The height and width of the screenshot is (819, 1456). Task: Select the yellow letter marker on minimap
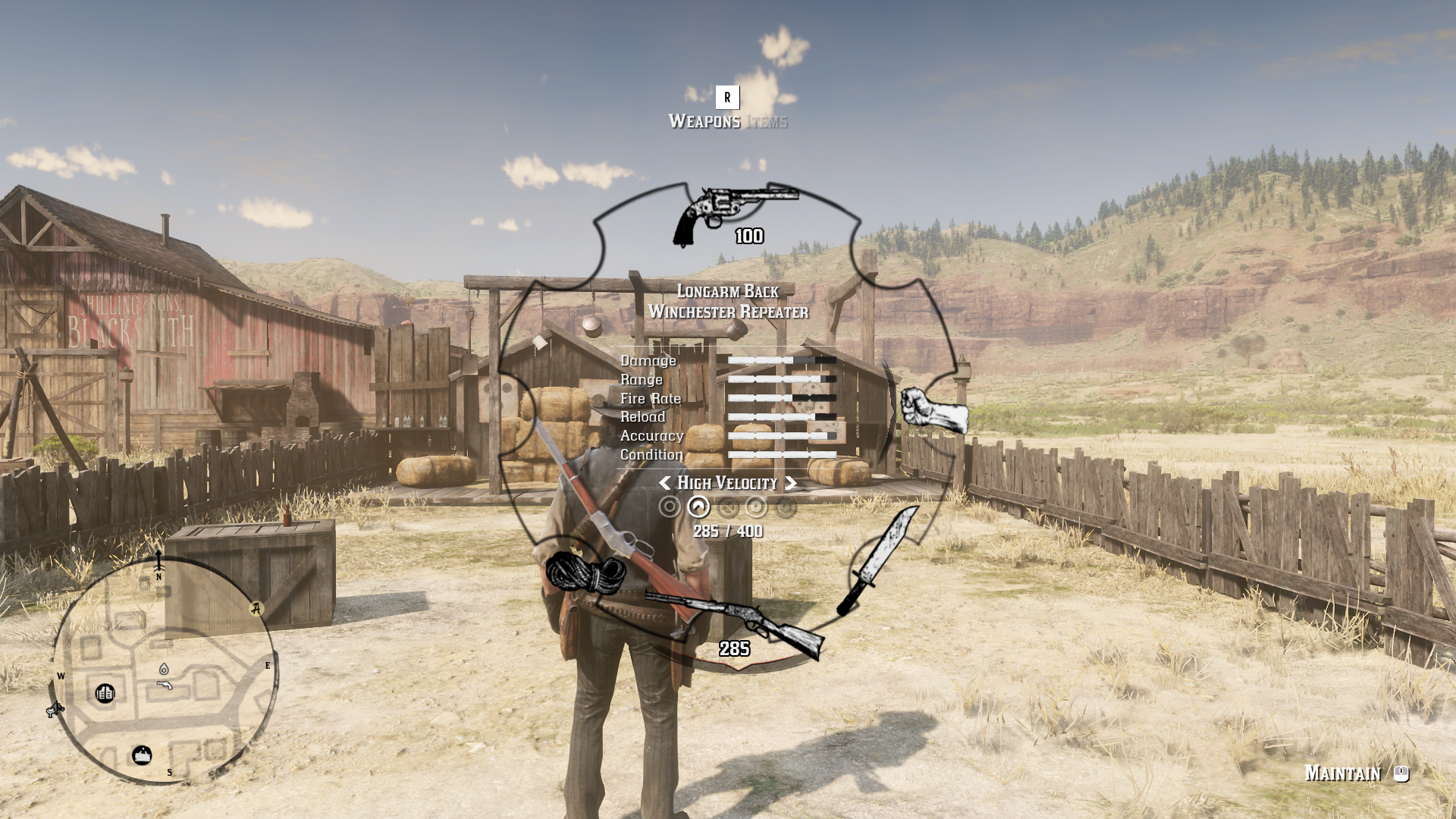click(x=256, y=608)
